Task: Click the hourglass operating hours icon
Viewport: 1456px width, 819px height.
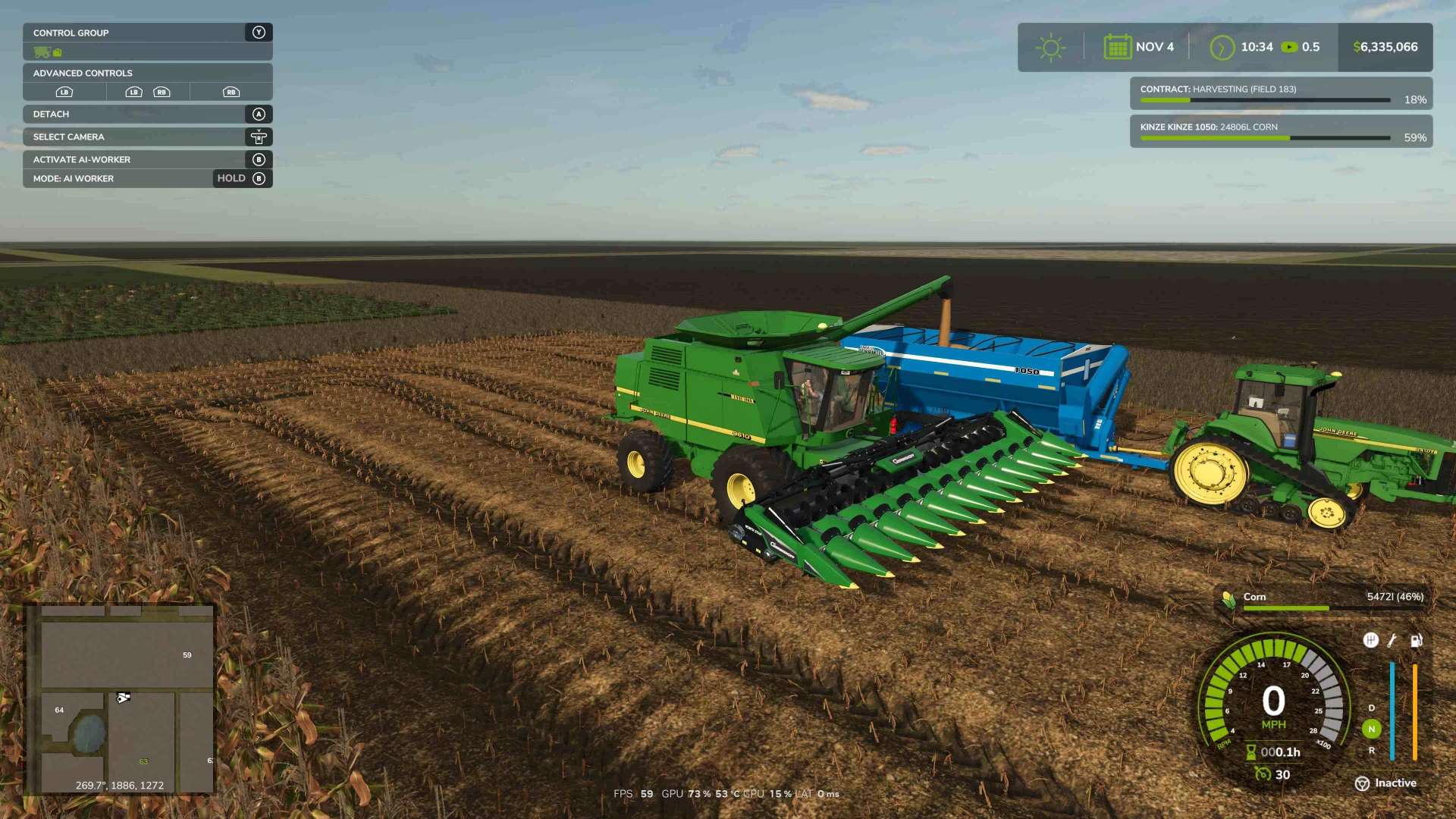Action: pyautogui.click(x=1250, y=752)
